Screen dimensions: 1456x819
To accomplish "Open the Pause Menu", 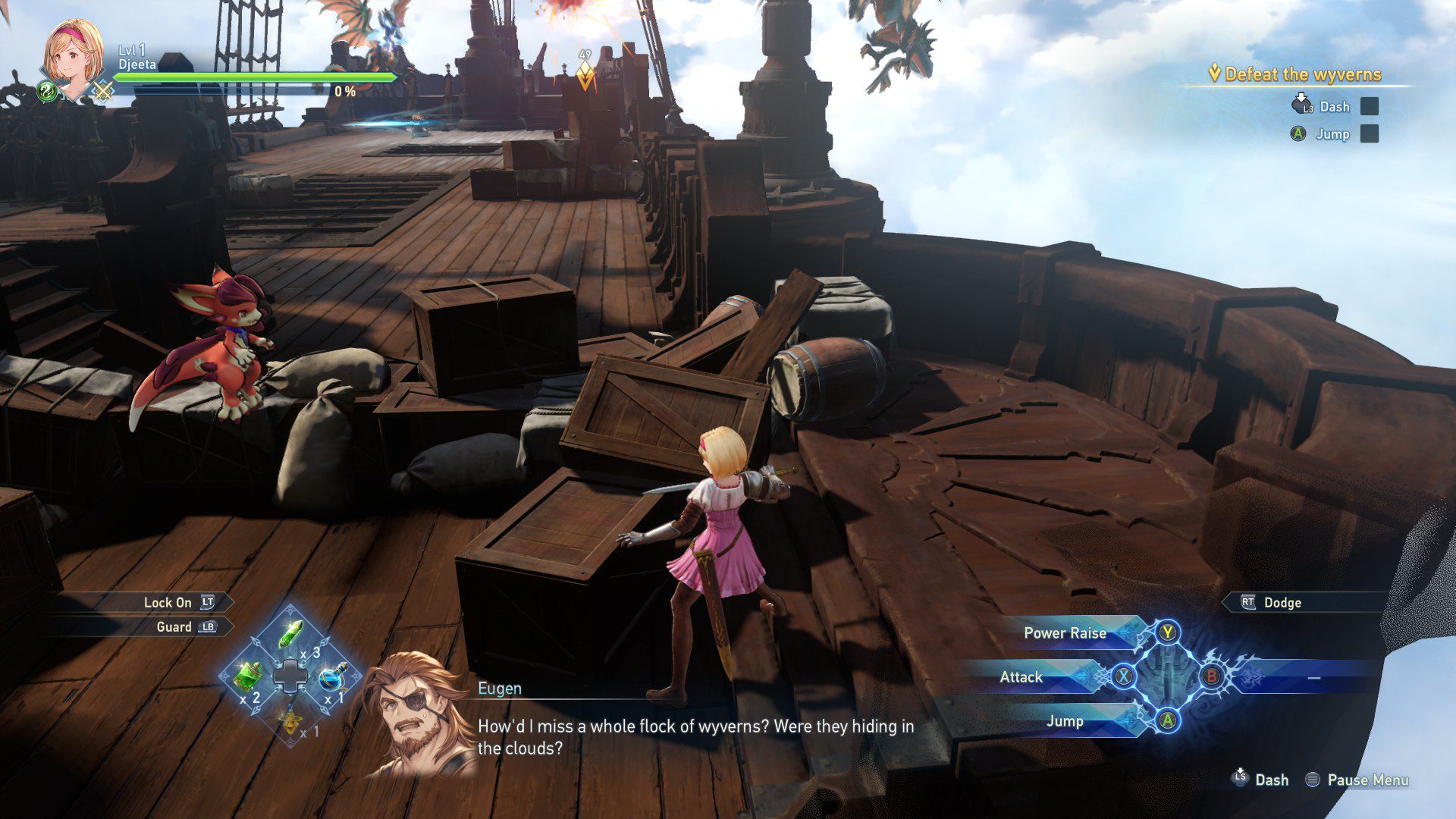I will 1367,780.
